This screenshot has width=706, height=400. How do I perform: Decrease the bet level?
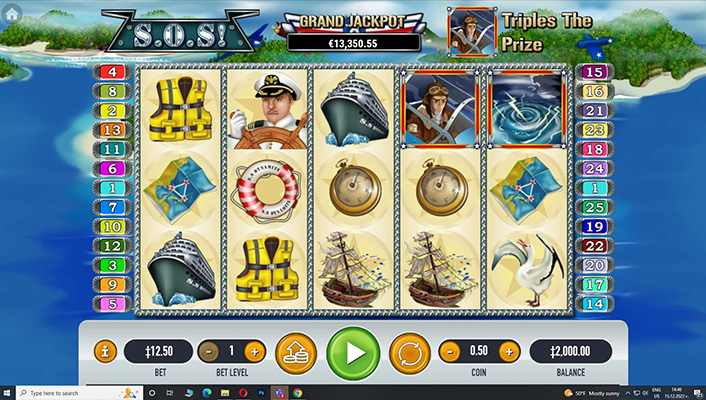[208, 352]
